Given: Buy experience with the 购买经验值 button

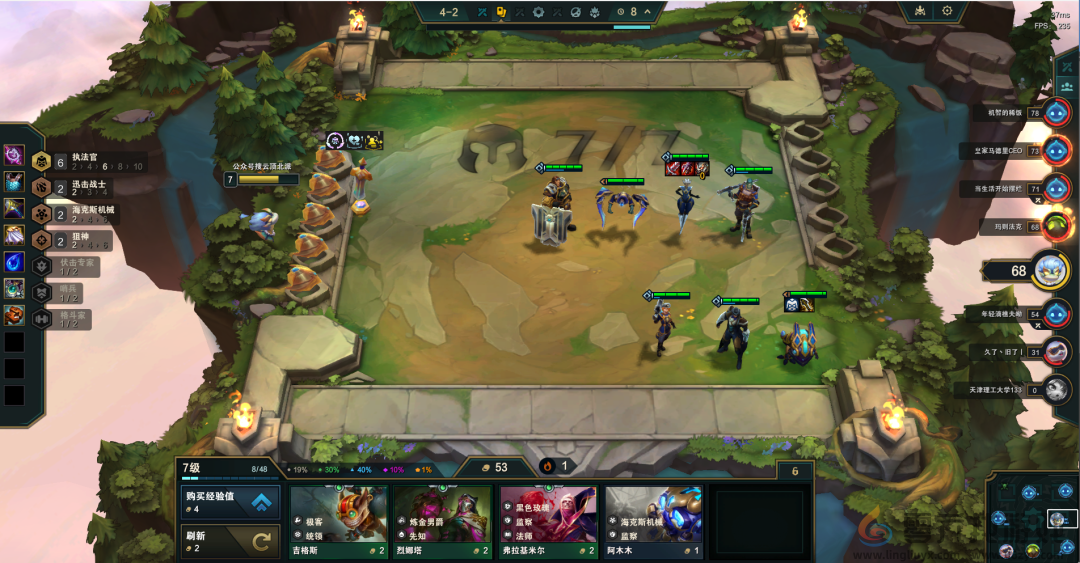Looking at the screenshot, I should click(229, 502).
